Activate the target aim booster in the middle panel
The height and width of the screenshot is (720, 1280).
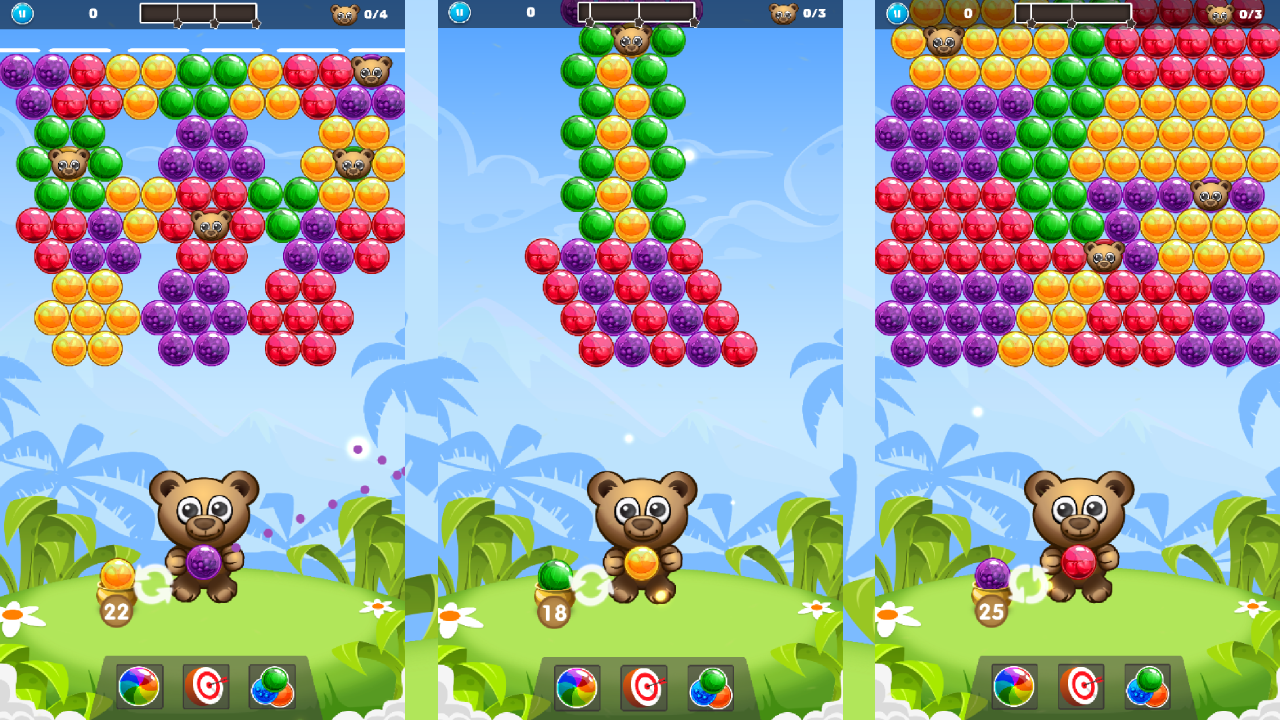point(643,689)
